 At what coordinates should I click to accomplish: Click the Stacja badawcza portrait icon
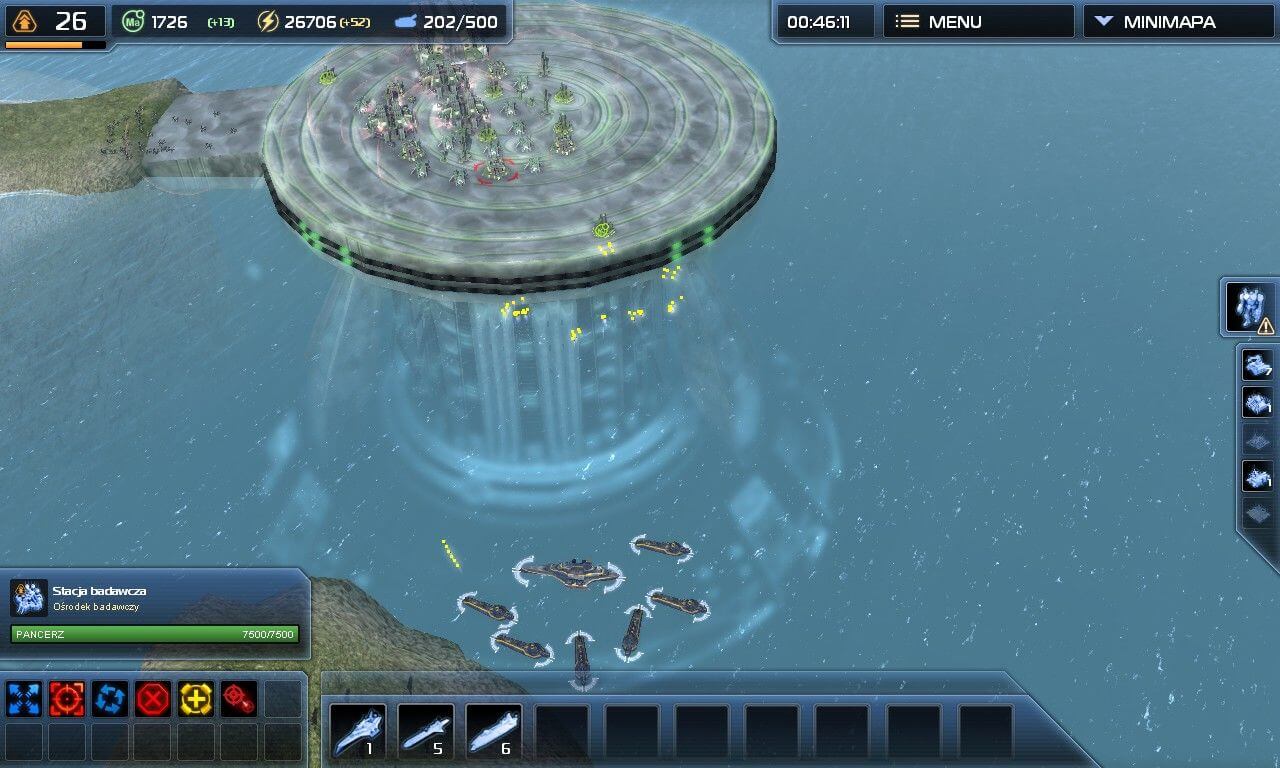coord(29,597)
